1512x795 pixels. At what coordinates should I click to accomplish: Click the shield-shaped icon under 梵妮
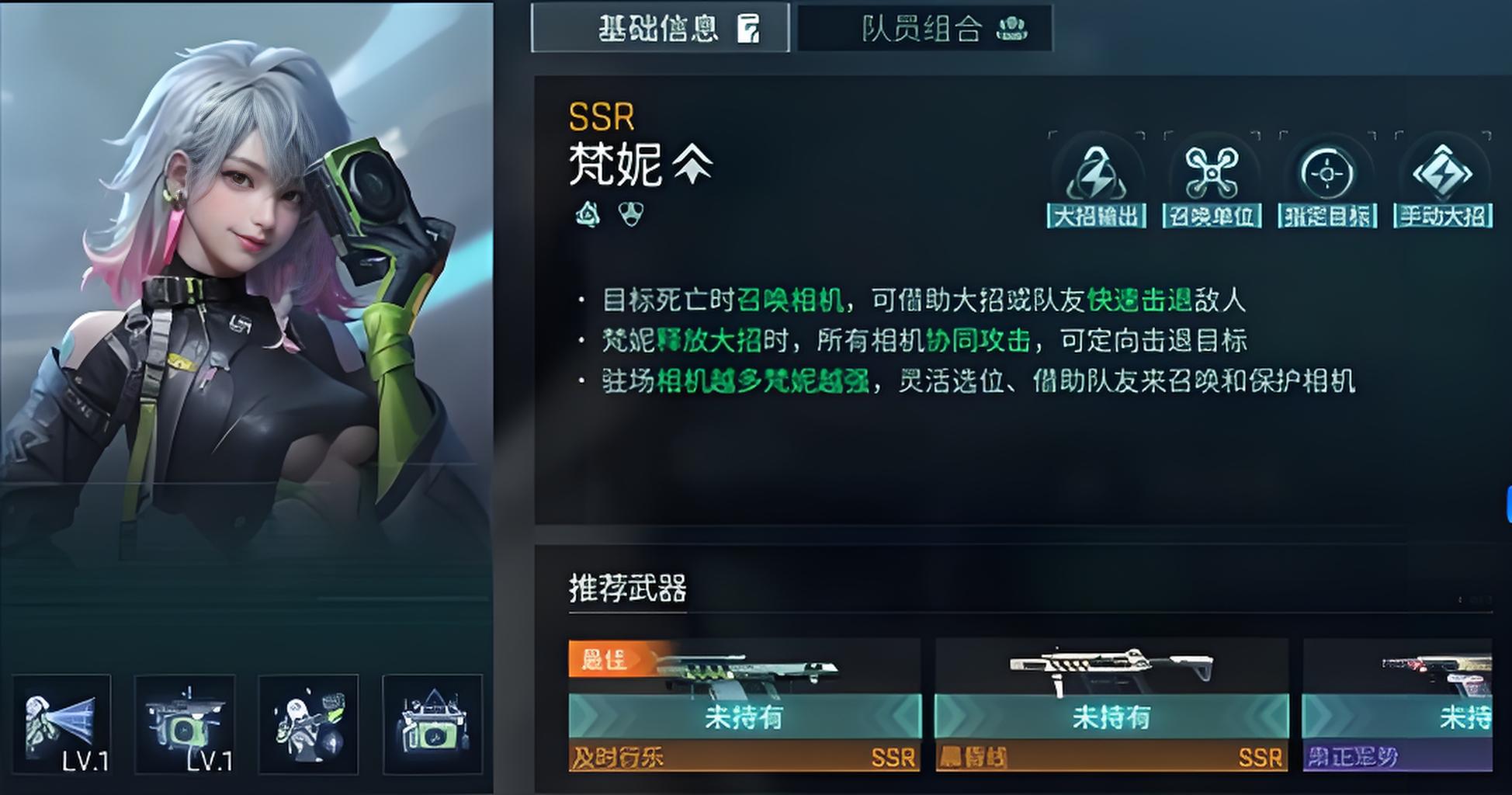[631, 214]
